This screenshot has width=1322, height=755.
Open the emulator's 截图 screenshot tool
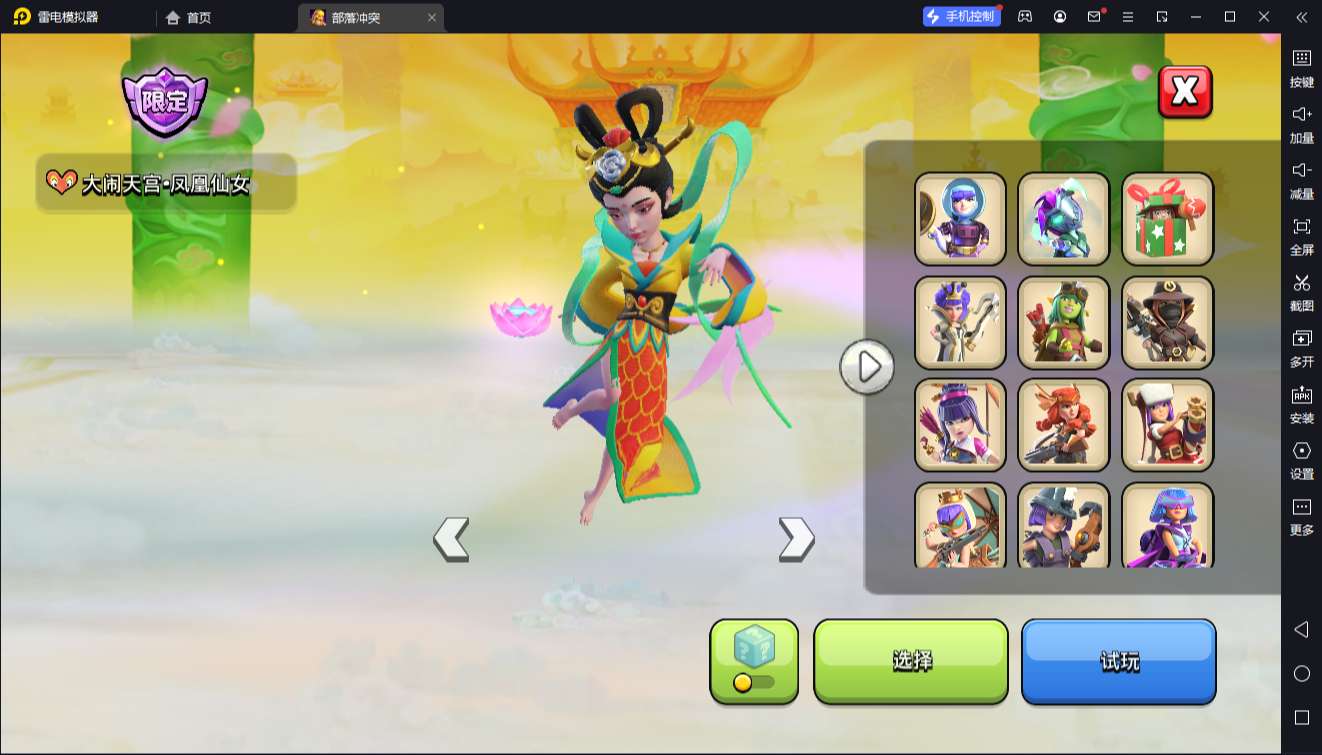point(1301,292)
